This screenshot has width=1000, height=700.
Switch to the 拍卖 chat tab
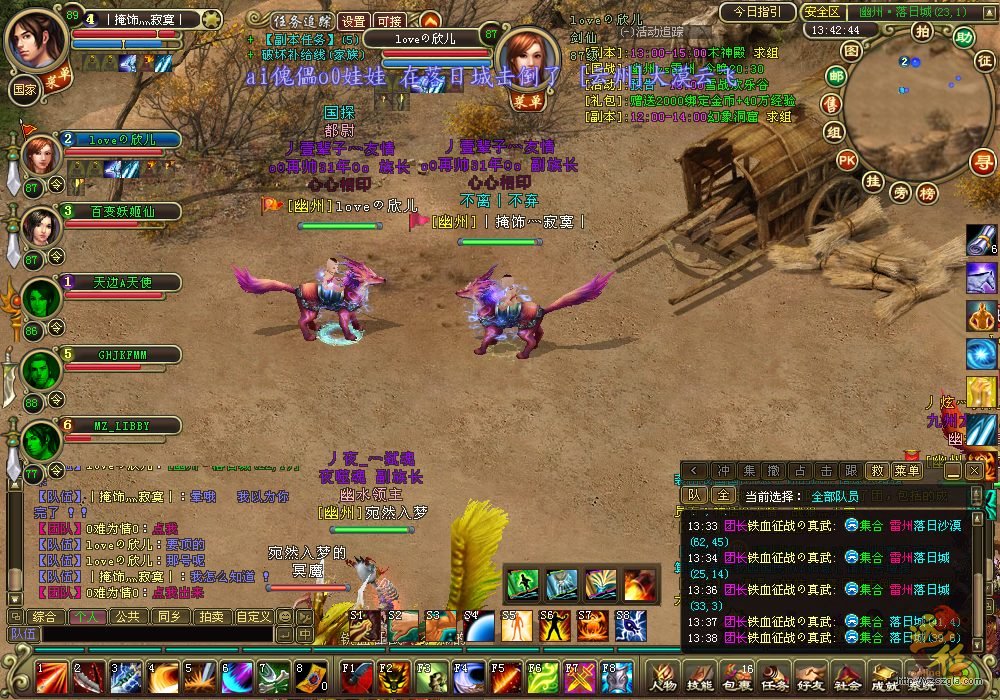tap(209, 616)
